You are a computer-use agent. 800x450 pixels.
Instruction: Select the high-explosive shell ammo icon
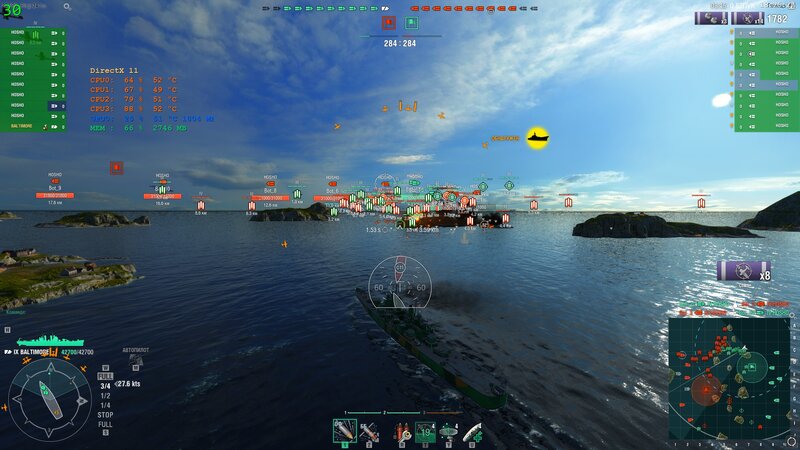pyautogui.click(x=345, y=432)
